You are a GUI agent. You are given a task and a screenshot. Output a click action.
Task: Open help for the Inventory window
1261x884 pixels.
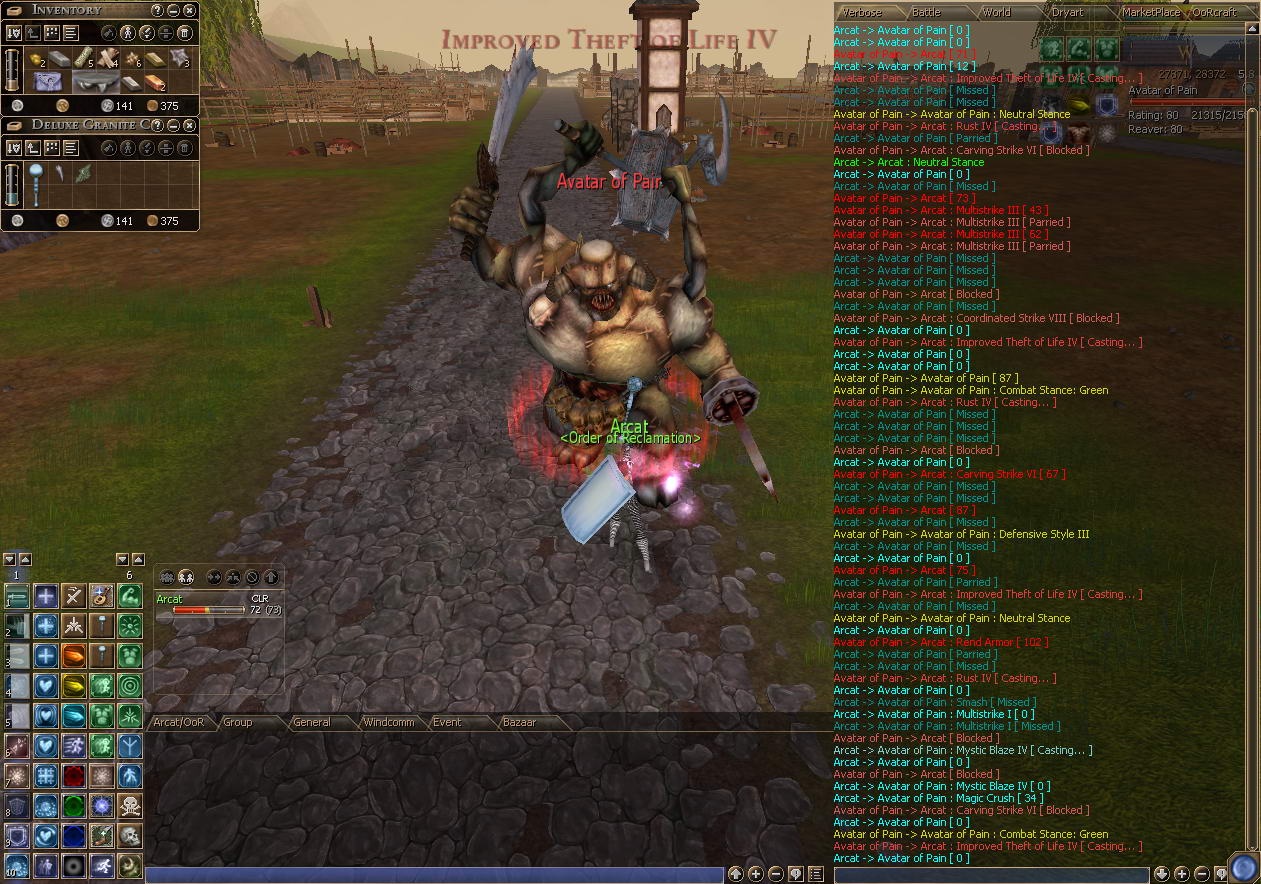[157, 10]
